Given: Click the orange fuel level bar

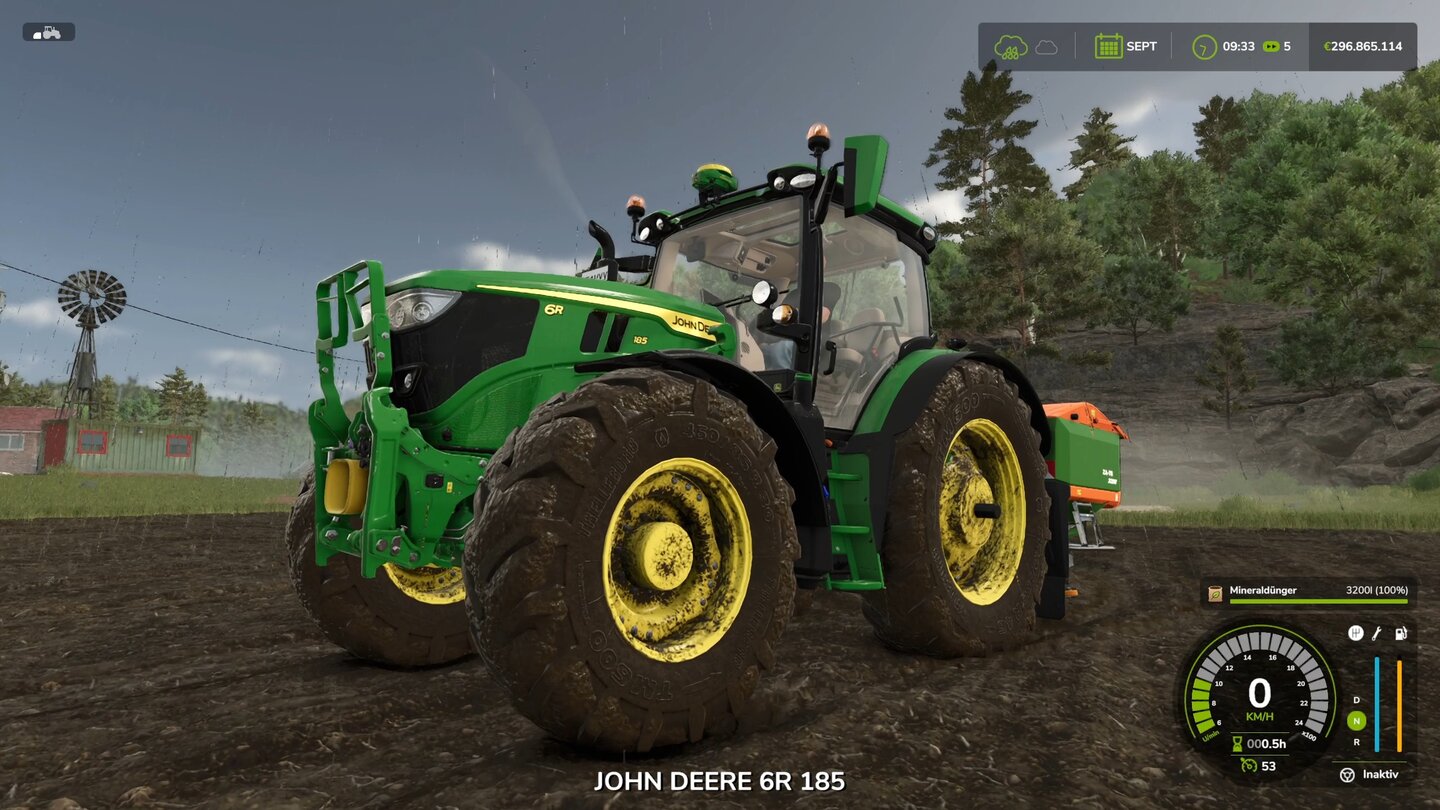Looking at the screenshot, I should coord(1399,705).
